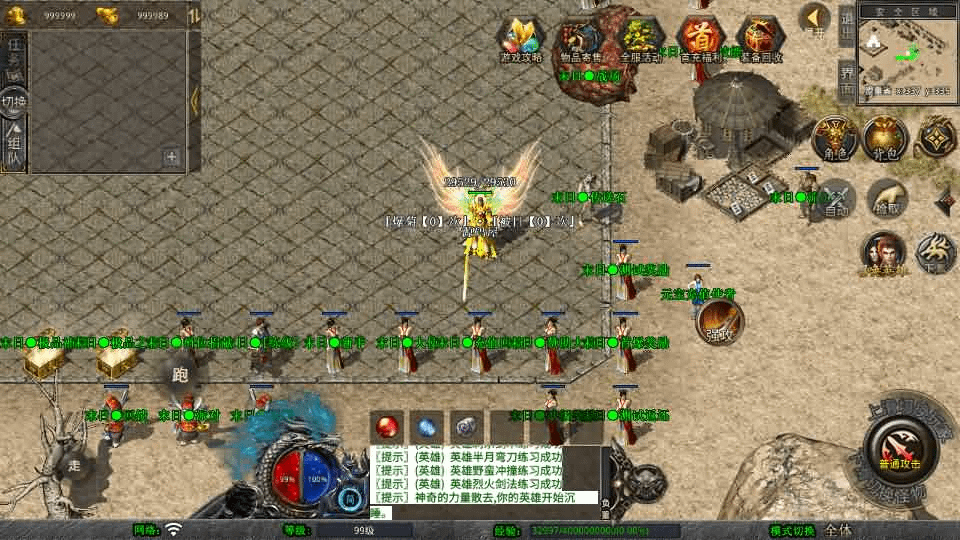Click the plus button in quest panel
Image resolution: width=960 pixels, height=540 pixels.
pyautogui.click(x=171, y=156)
